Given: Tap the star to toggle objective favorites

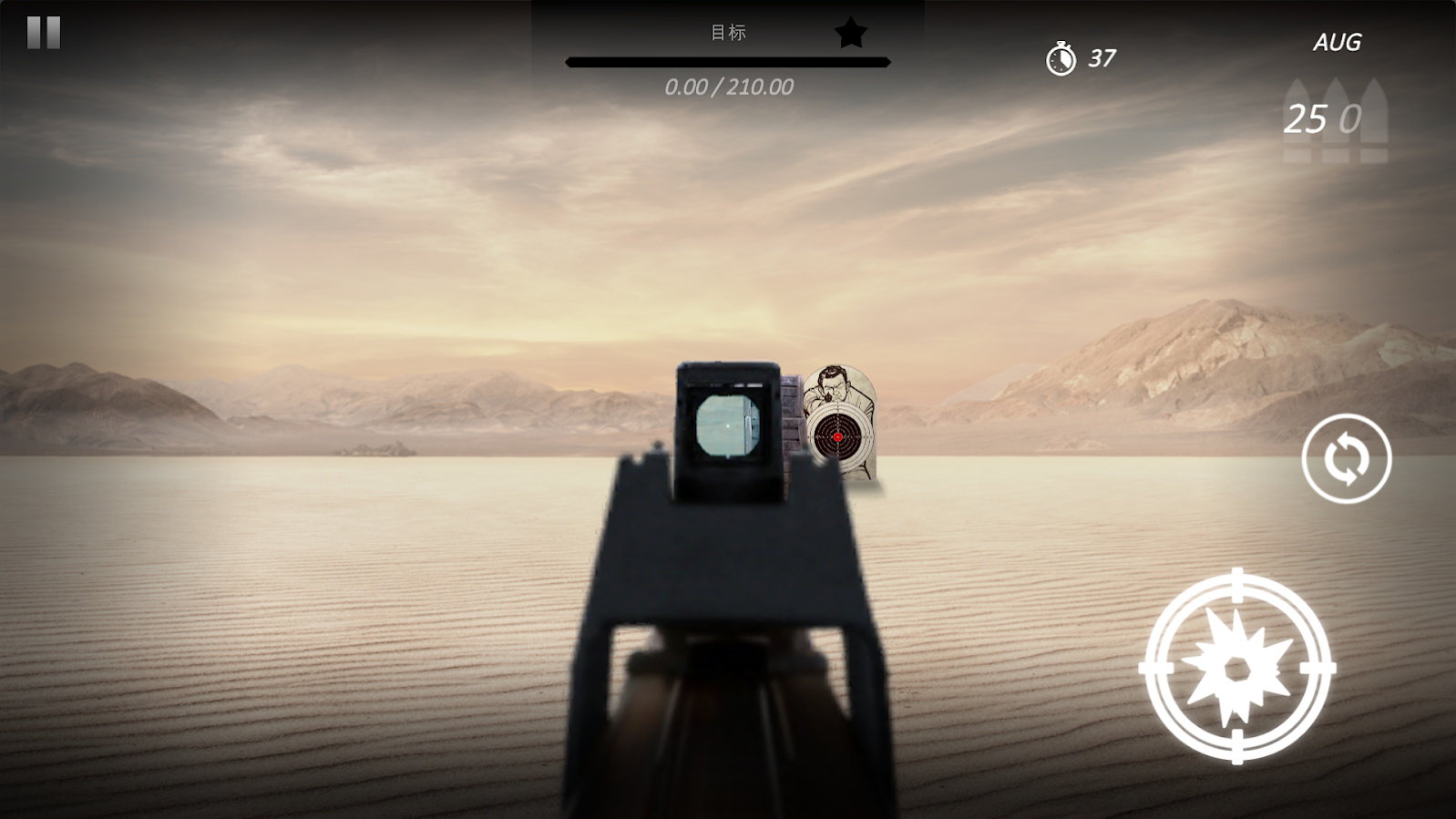Looking at the screenshot, I should [851, 33].
